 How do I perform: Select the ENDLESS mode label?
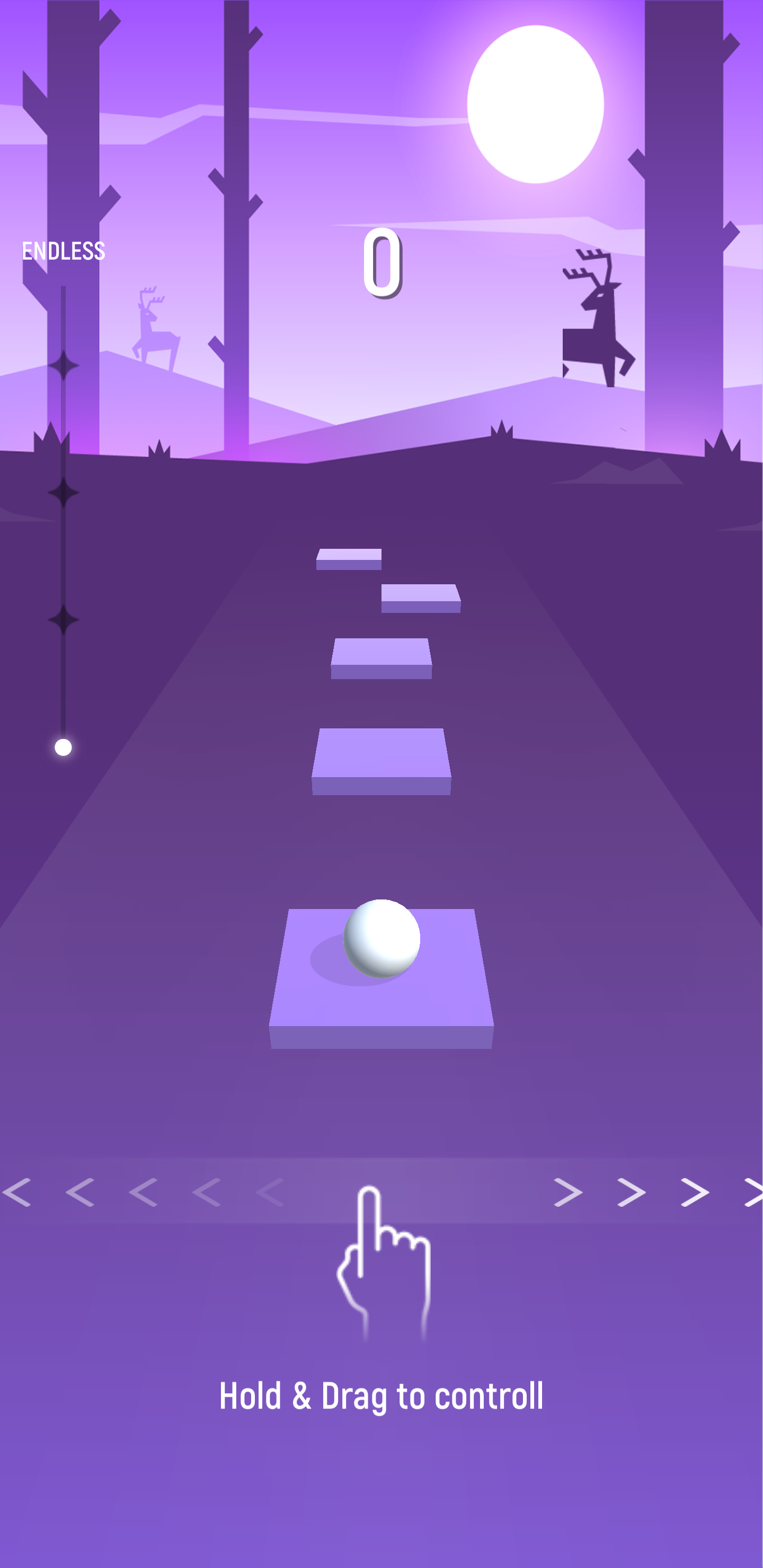click(64, 250)
